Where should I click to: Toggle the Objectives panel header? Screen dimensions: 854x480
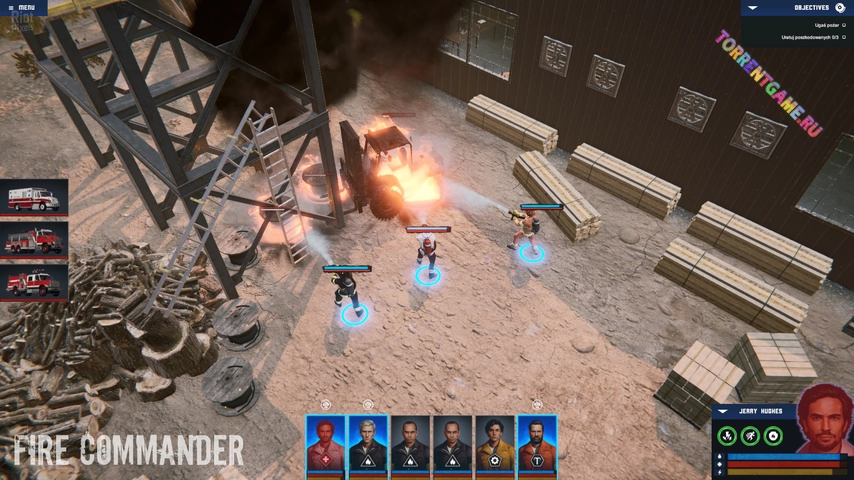(798, 8)
